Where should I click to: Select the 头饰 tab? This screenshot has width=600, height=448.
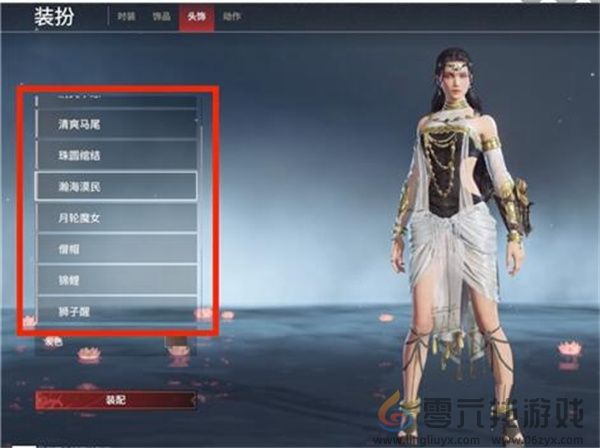[193, 18]
